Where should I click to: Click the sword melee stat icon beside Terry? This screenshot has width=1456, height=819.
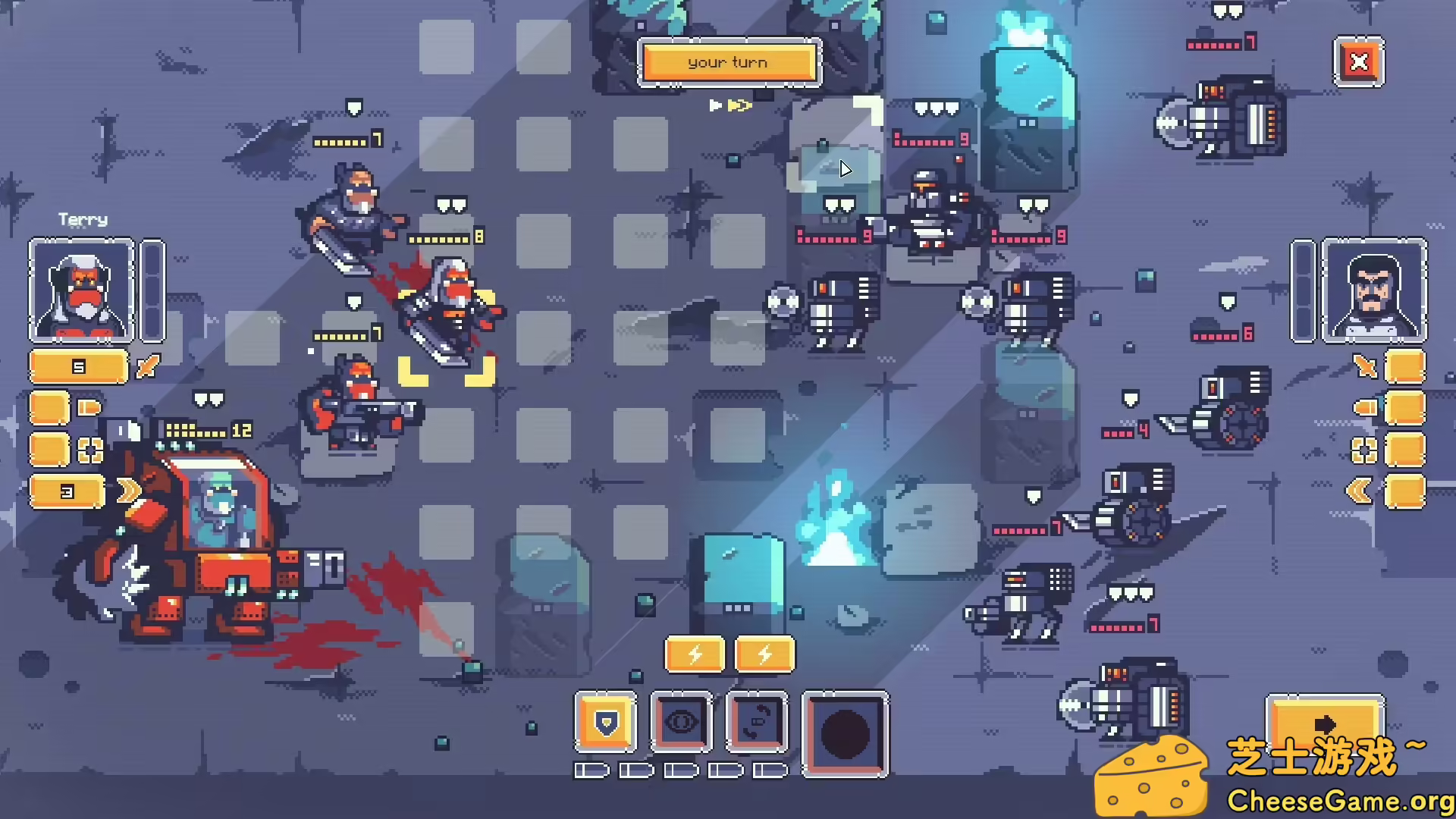point(146,368)
